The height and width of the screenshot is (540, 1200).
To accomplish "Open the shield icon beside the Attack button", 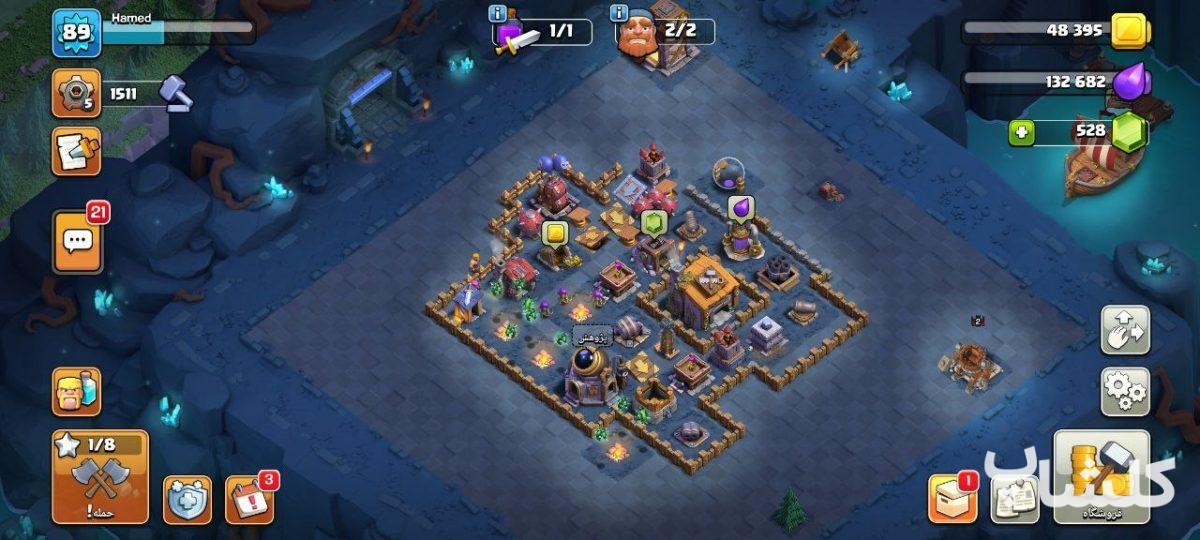I will 187,499.
